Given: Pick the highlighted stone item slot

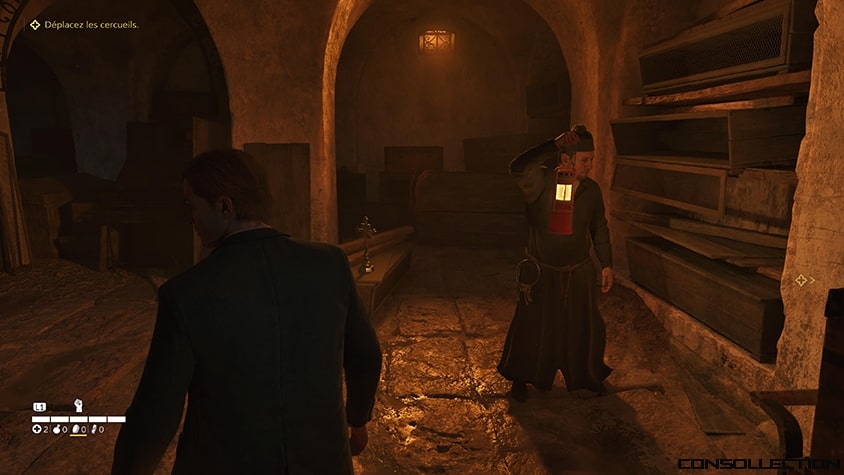Looking at the screenshot, I should click(76, 429).
